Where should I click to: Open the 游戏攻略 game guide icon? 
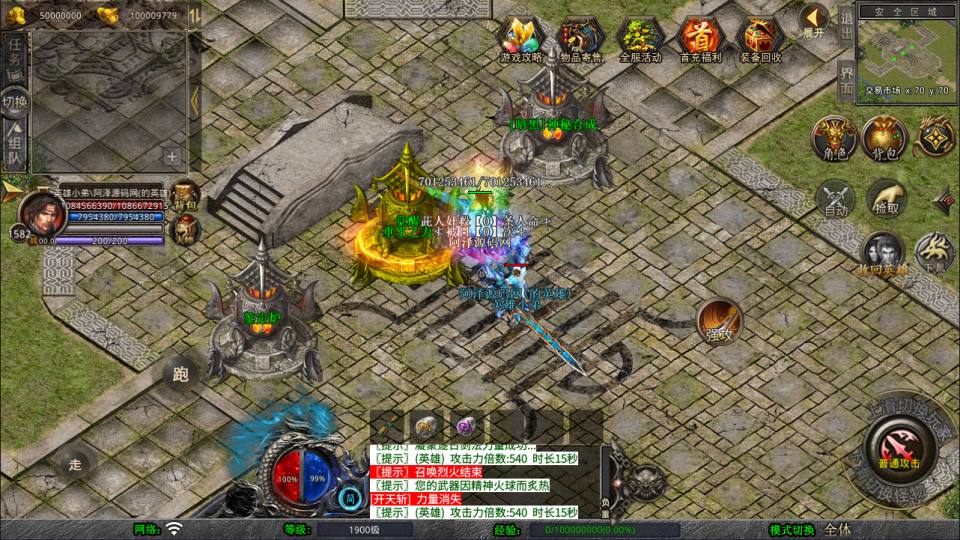coord(521,38)
